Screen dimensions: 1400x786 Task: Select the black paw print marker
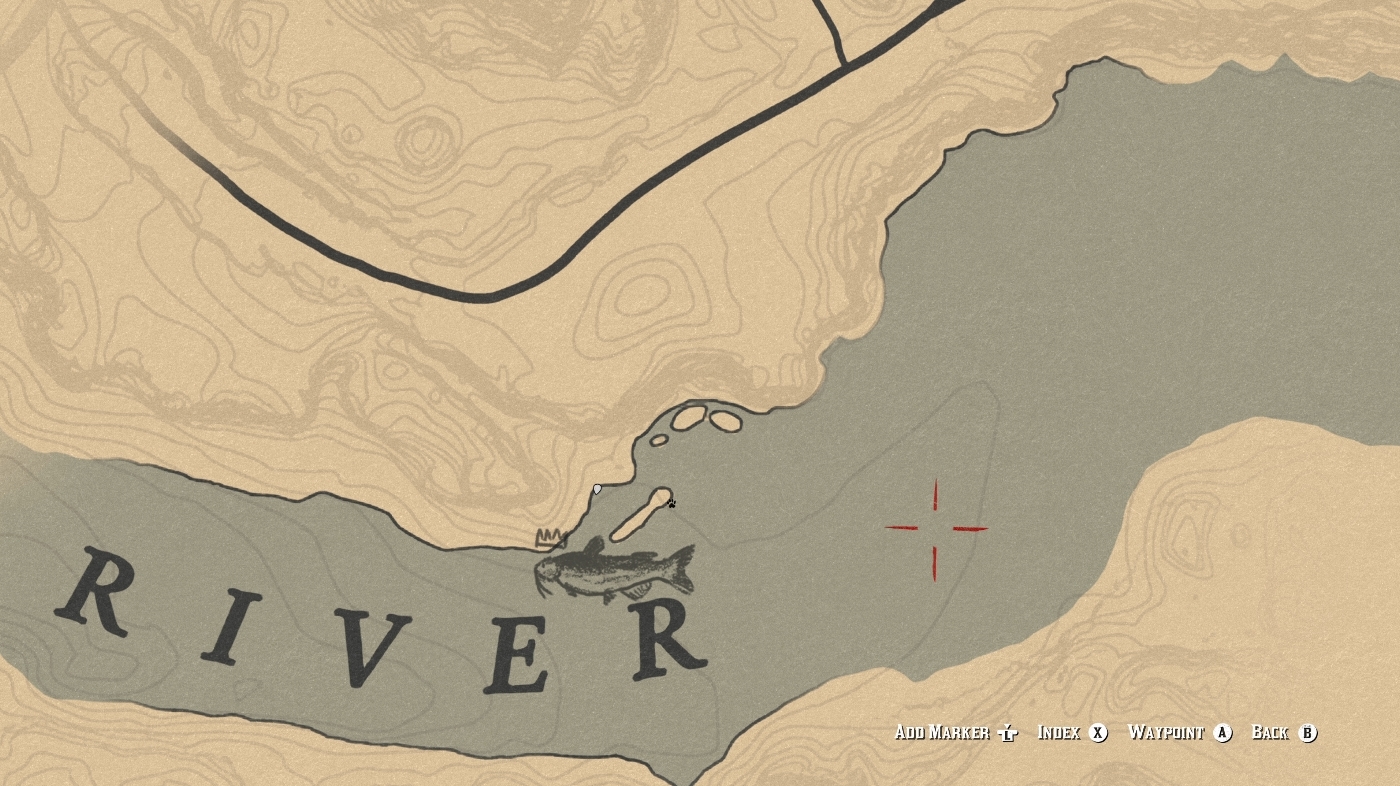pos(672,503)
